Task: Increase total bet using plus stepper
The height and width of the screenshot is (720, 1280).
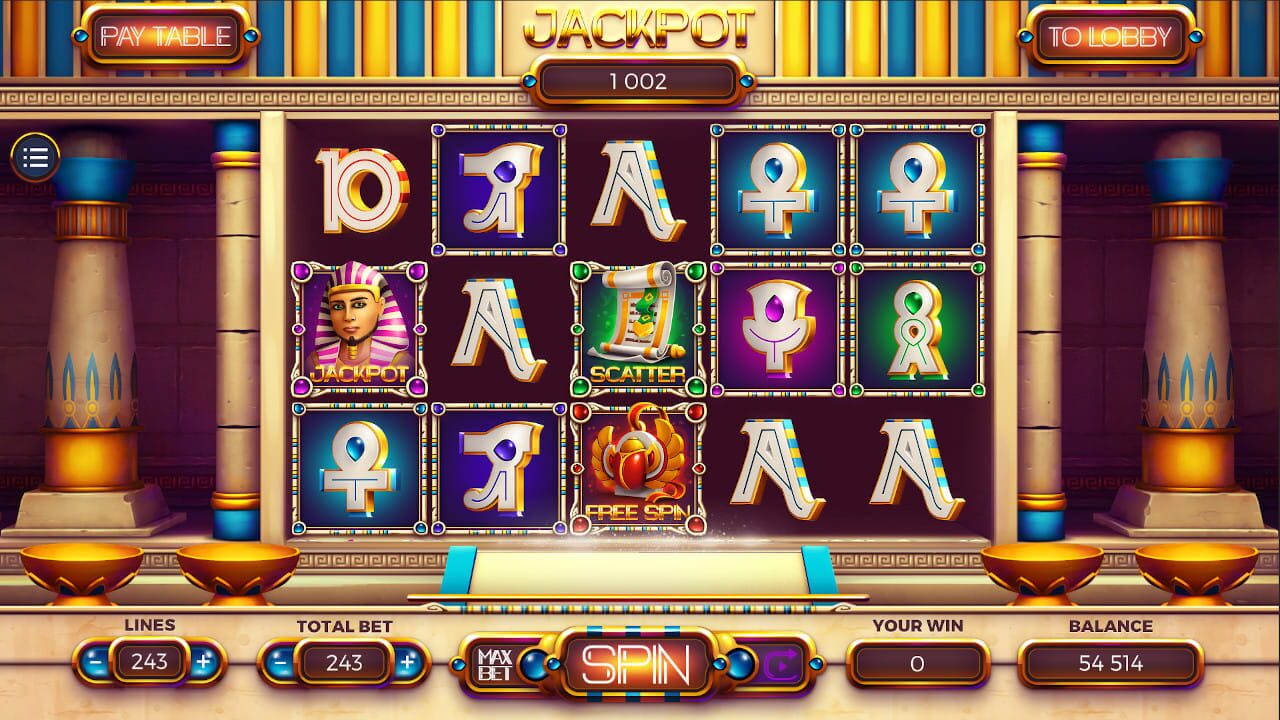Action: pyautogui.click(x=406, y=662)
